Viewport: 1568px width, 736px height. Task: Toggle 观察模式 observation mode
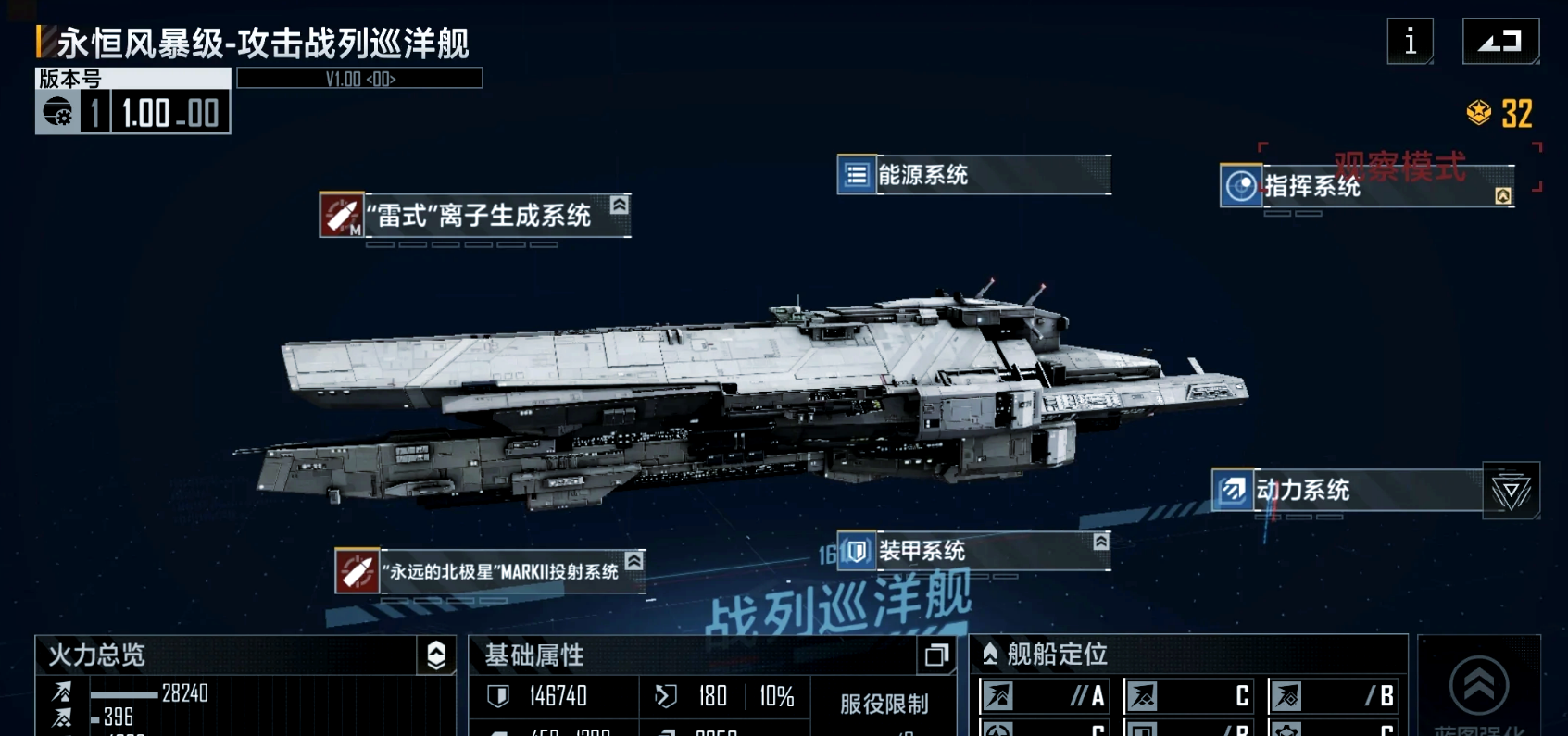point(1399,167)
